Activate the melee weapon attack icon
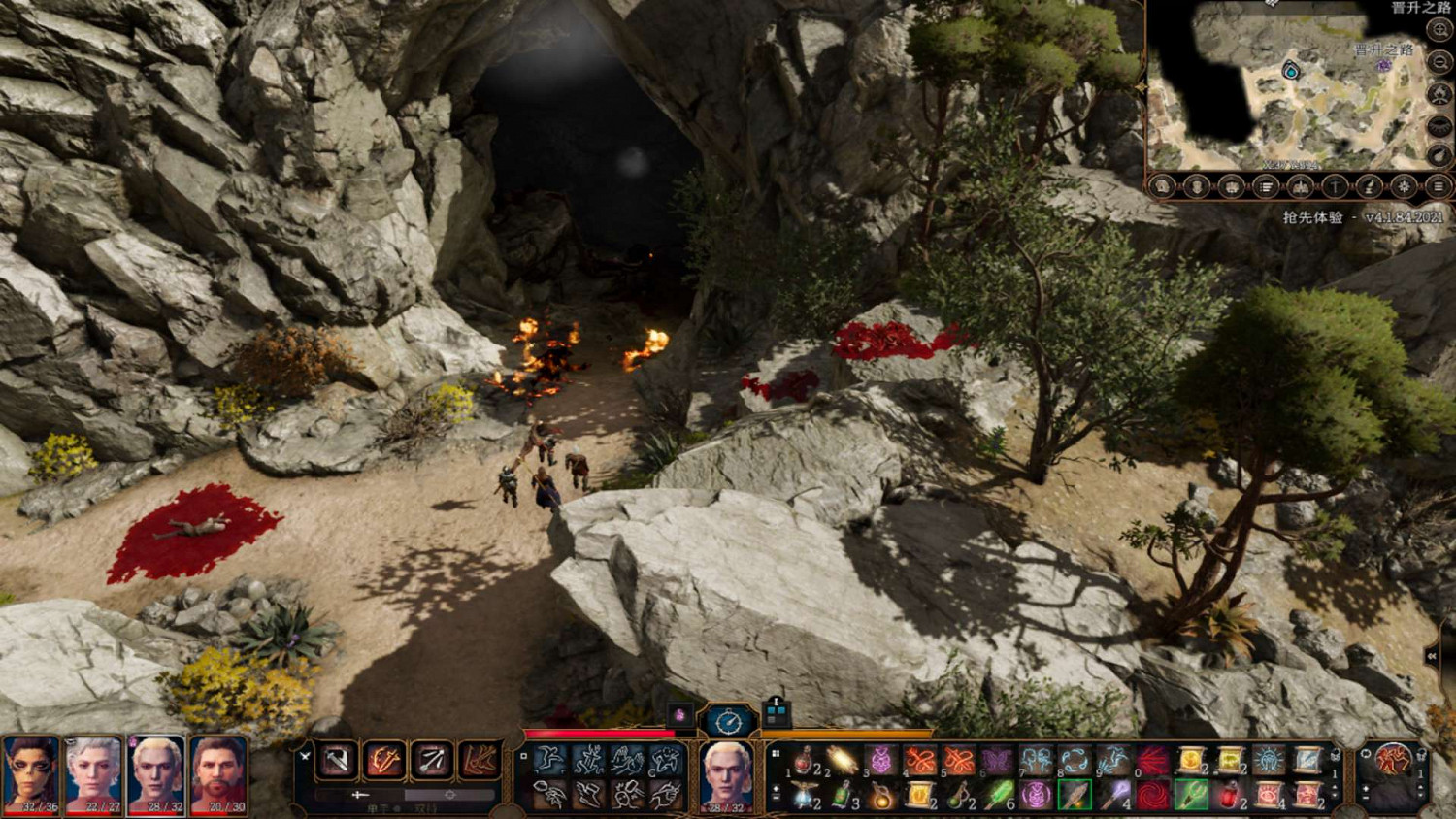 pyautogui.click(x=337, y=761)
